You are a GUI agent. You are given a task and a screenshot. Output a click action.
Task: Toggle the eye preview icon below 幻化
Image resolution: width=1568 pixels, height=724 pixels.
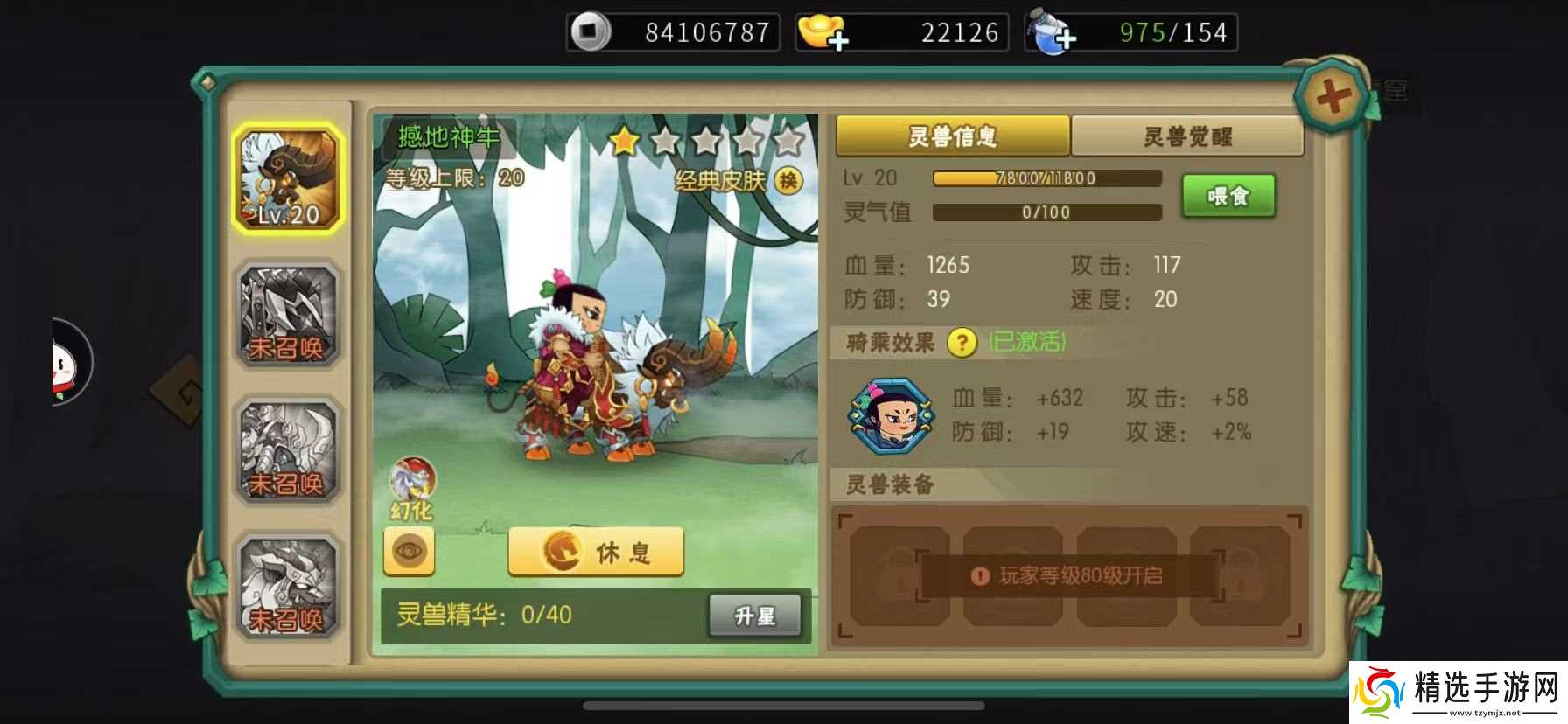pos(409,549)
